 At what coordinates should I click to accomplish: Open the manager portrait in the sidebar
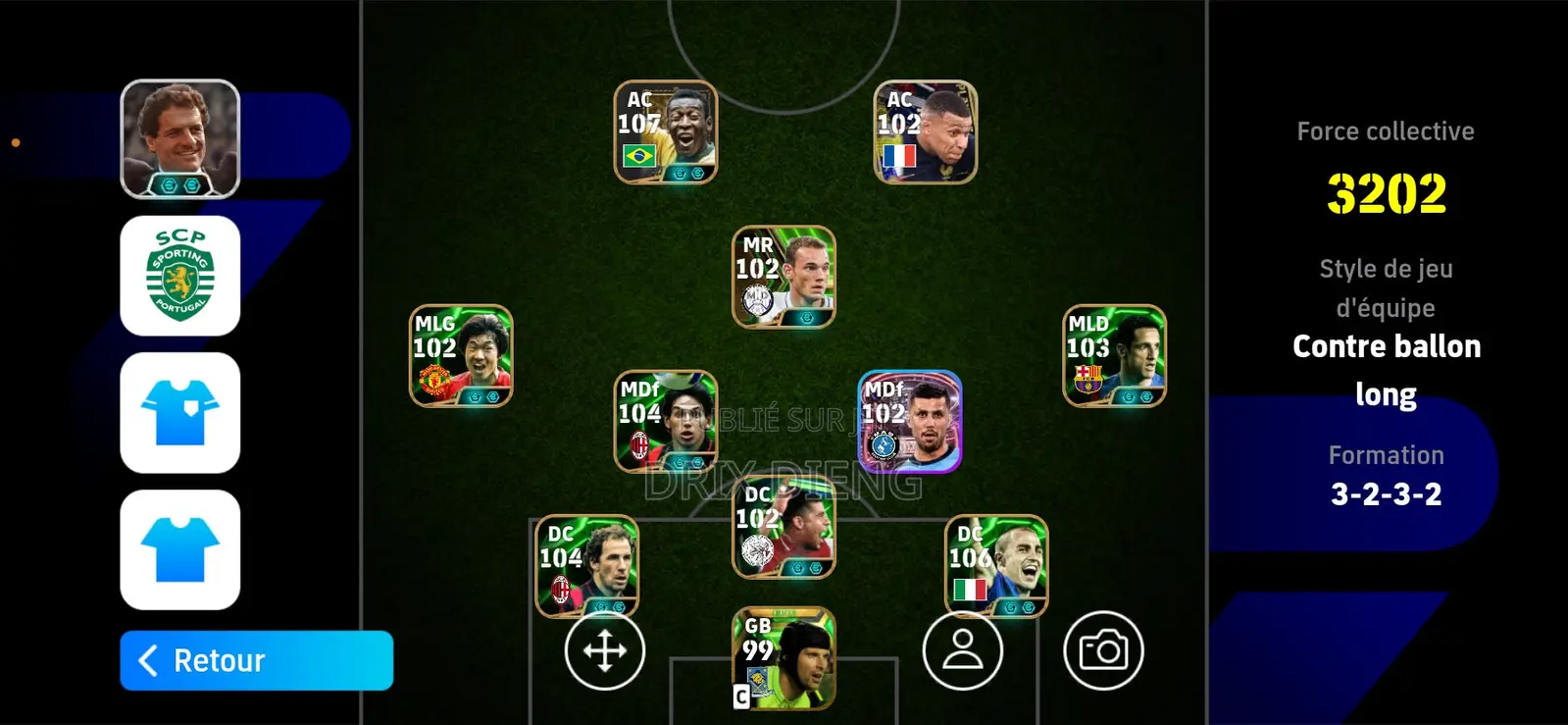179,137
